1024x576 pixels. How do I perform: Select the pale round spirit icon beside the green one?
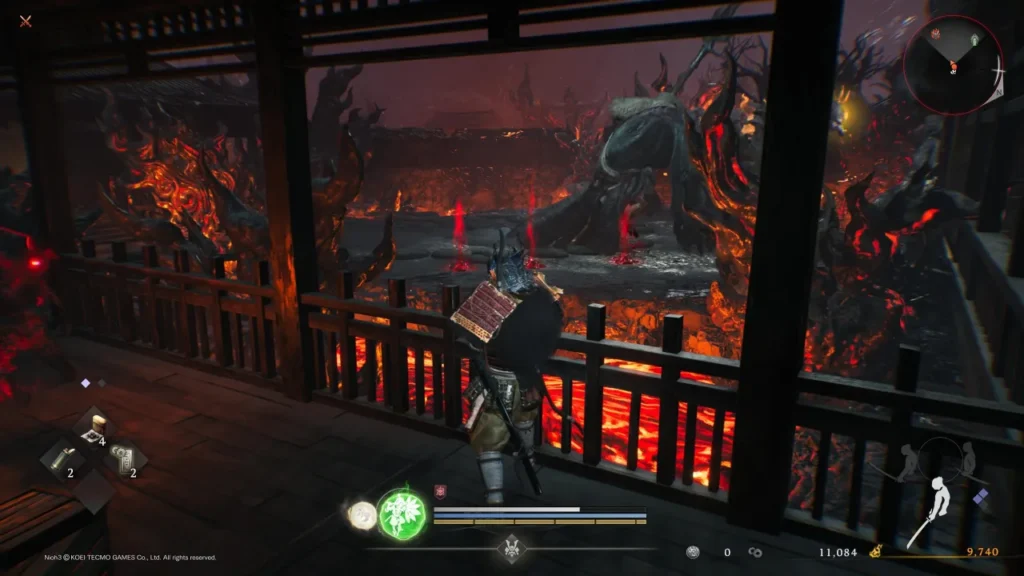(360, 515)
